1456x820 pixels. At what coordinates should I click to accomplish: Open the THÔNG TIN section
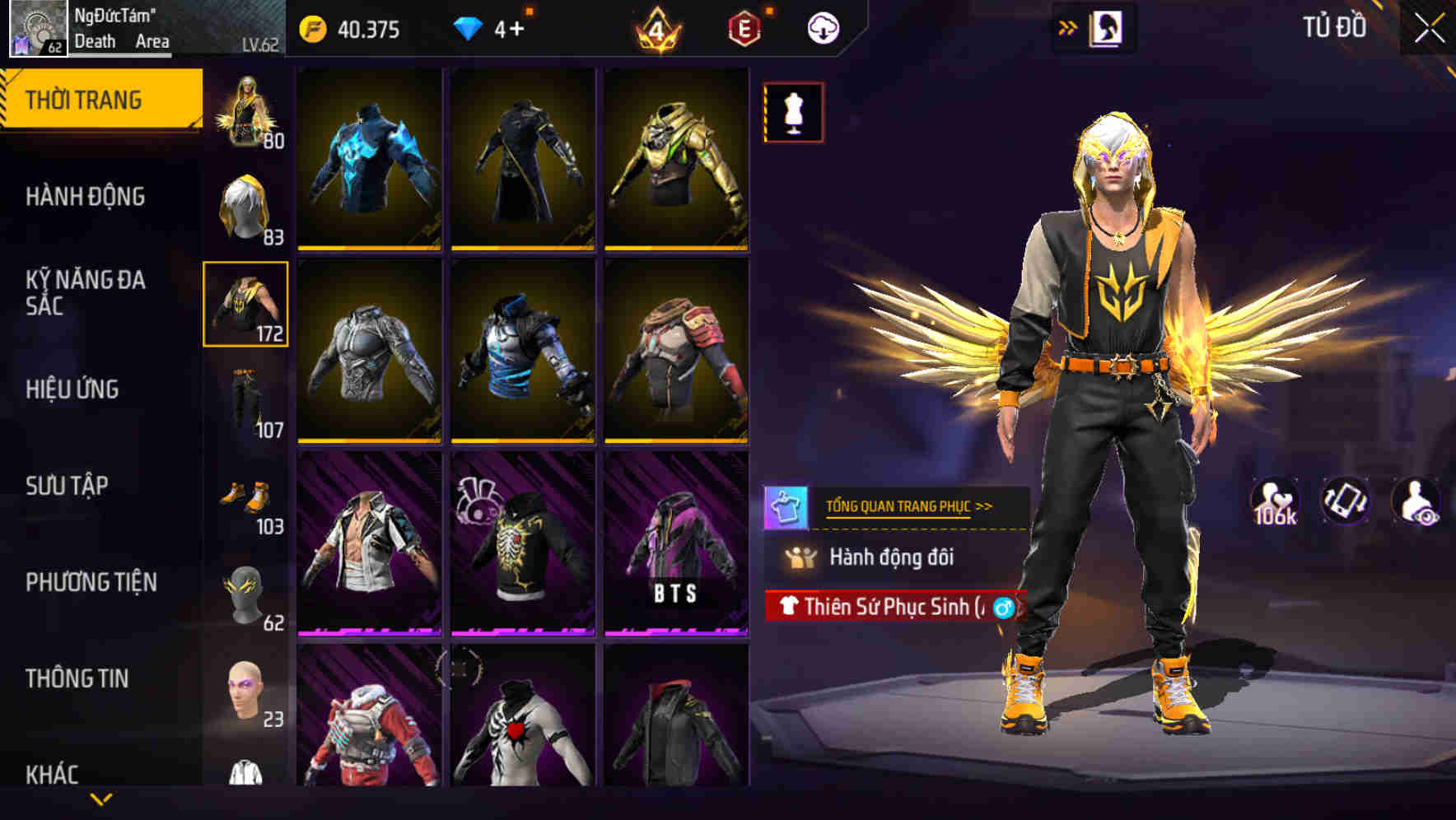coord(78,678)
